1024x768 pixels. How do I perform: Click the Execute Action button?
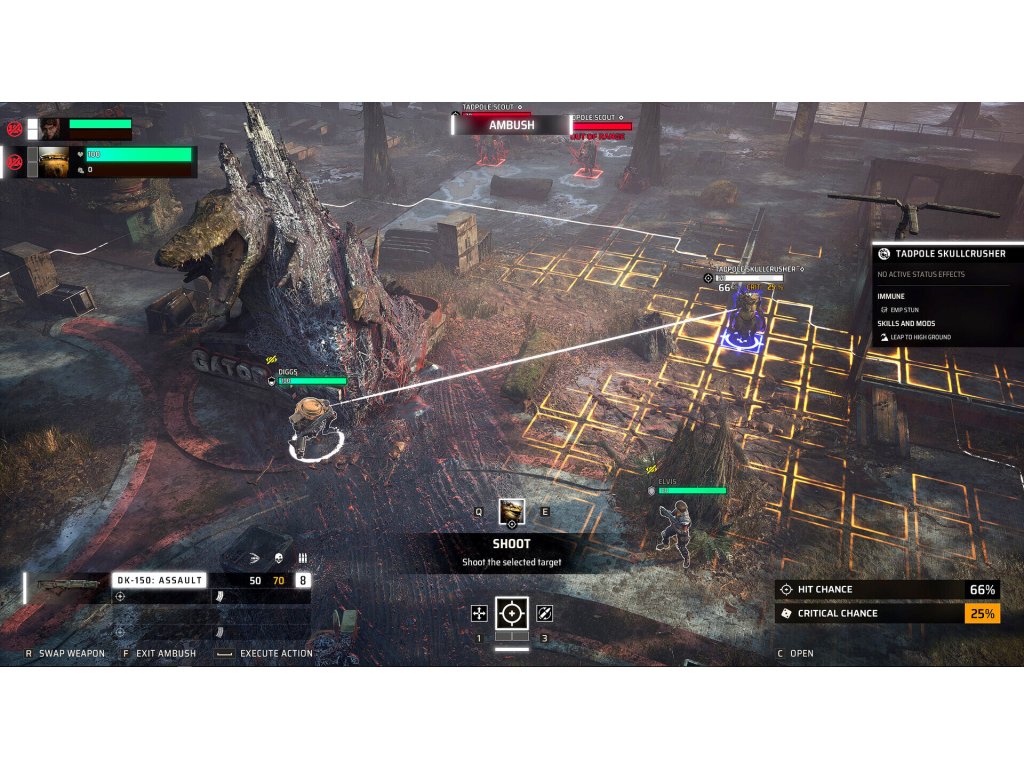click(x=275, y=653)
